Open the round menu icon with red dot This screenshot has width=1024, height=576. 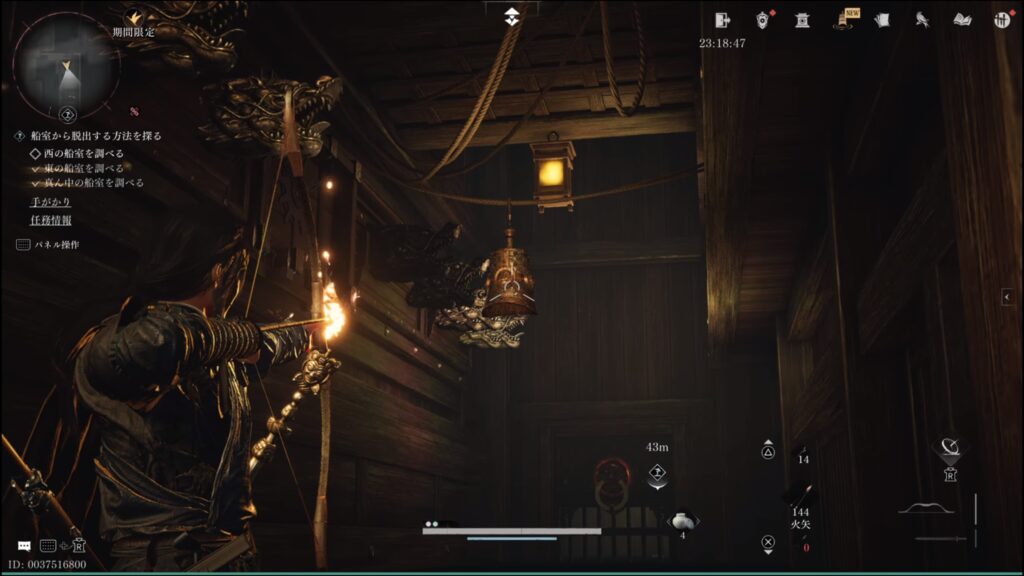pos(1001,19)
